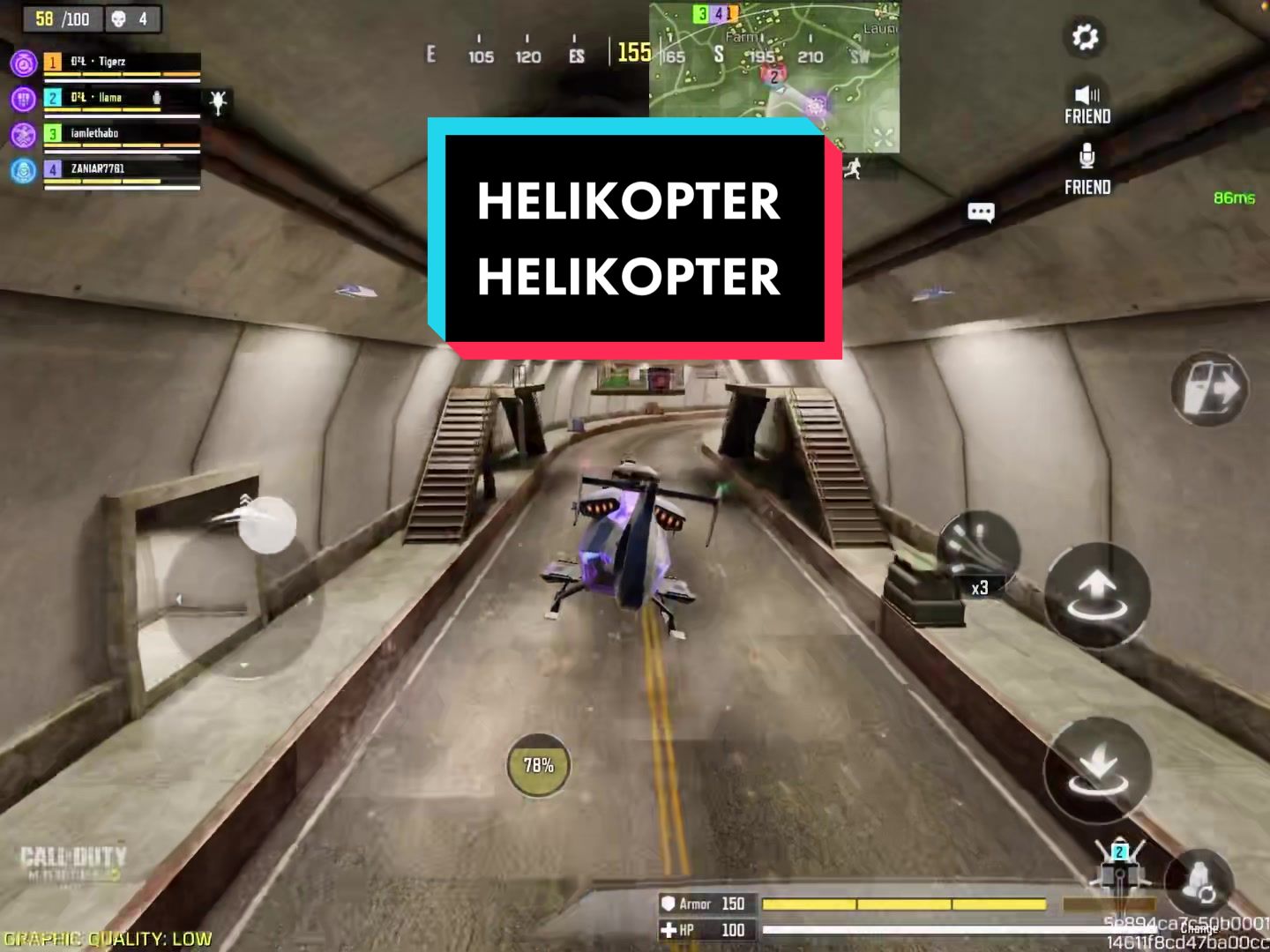Viewport: 1270px width, 952px height.
Task: Expand the minimap with the arrows icon
Action: click(x=883, y=137)
